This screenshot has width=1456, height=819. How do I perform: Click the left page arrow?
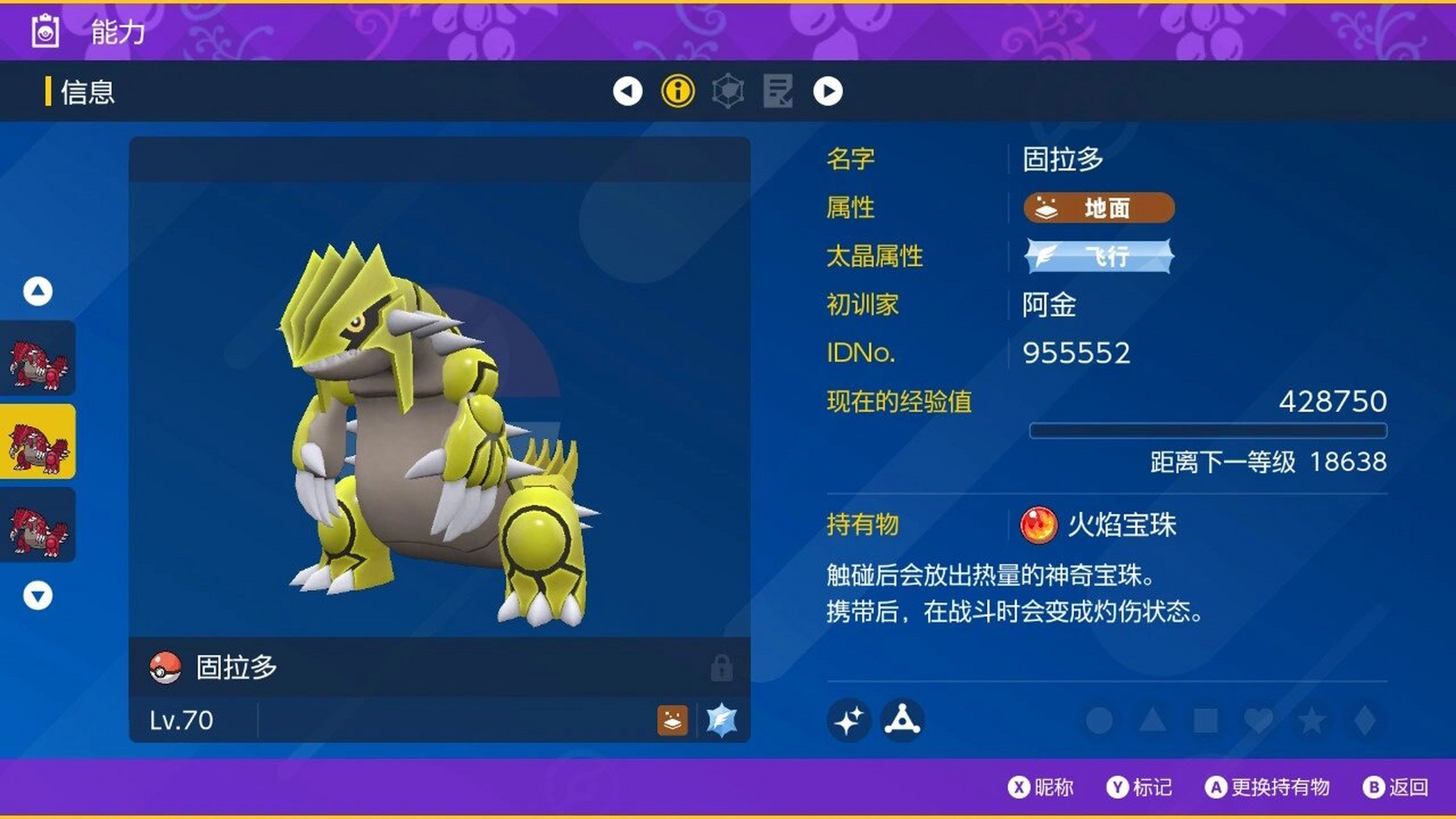(629, 91)
